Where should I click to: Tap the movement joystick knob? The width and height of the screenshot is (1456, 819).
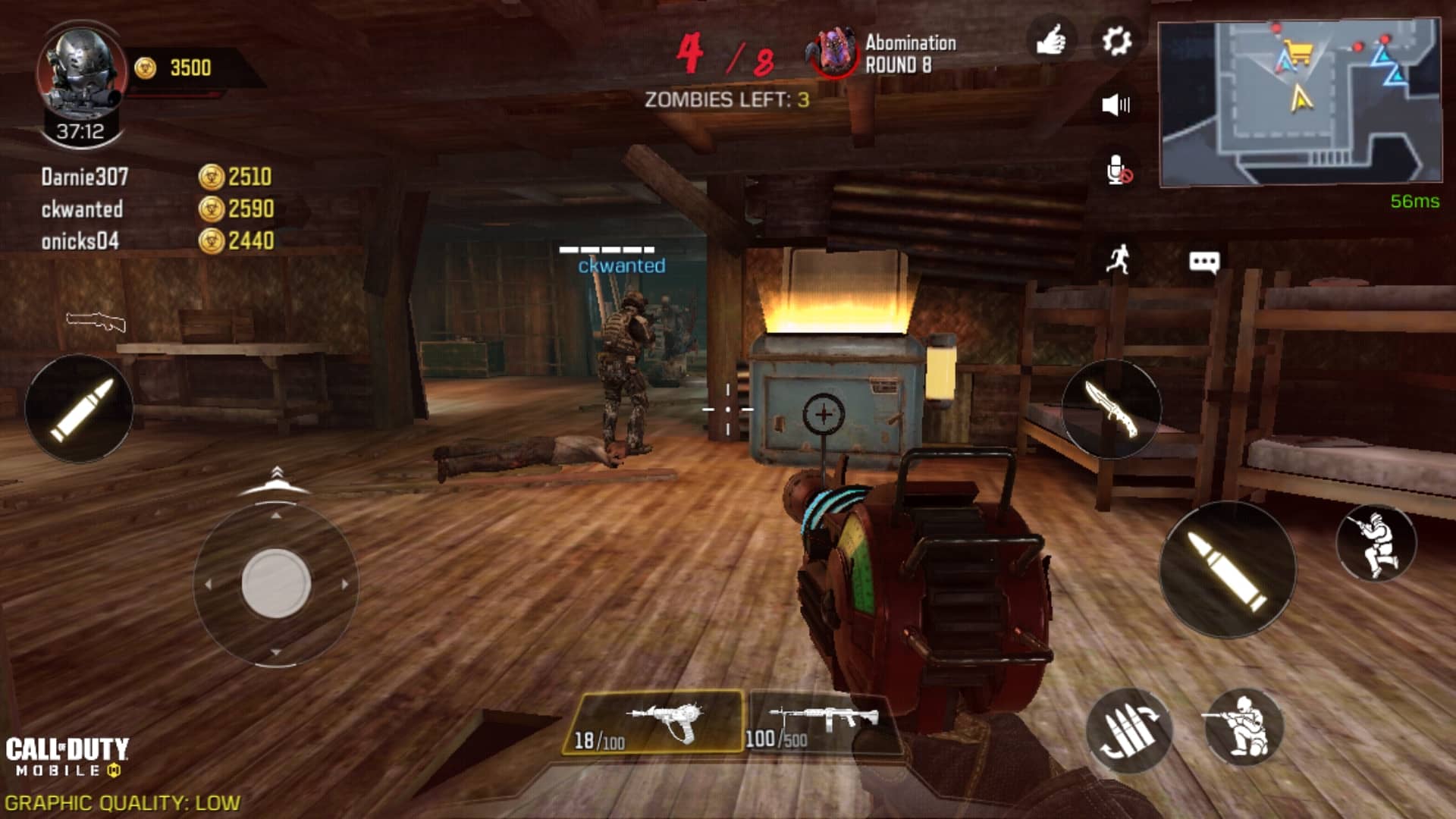tap(276, 583)
